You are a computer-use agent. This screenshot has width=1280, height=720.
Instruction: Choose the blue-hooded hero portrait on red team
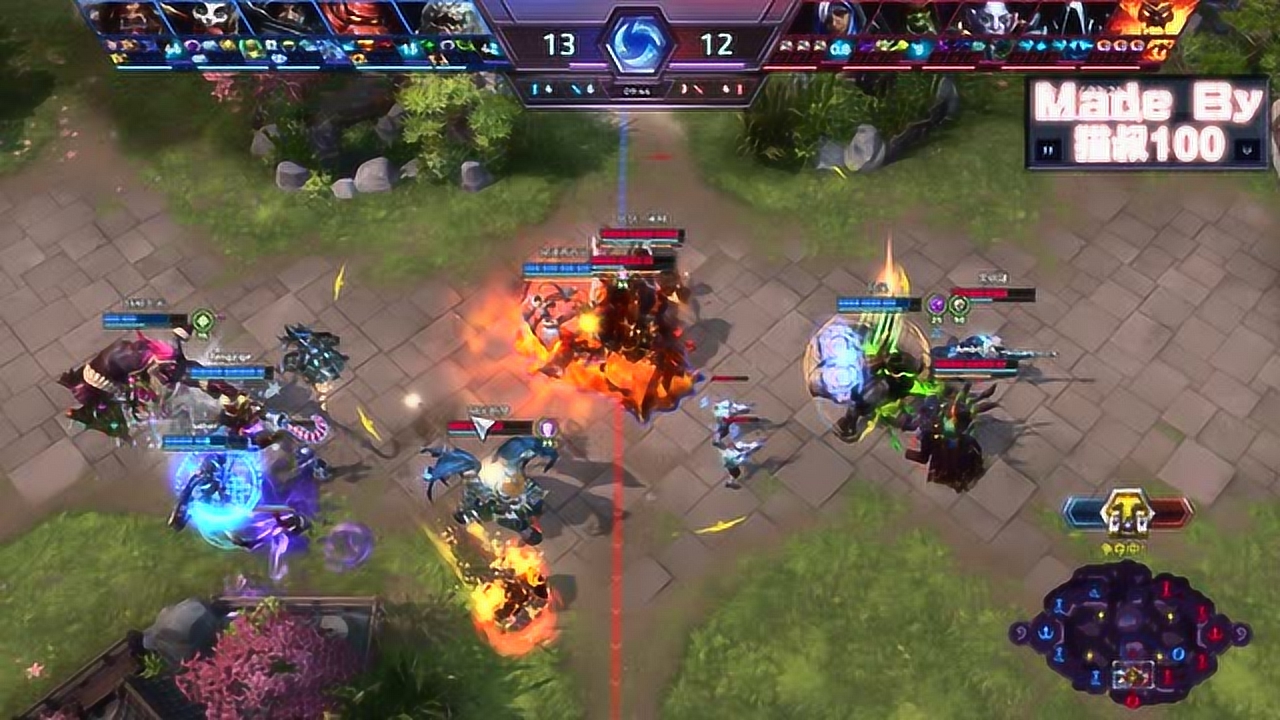point(841,18)
